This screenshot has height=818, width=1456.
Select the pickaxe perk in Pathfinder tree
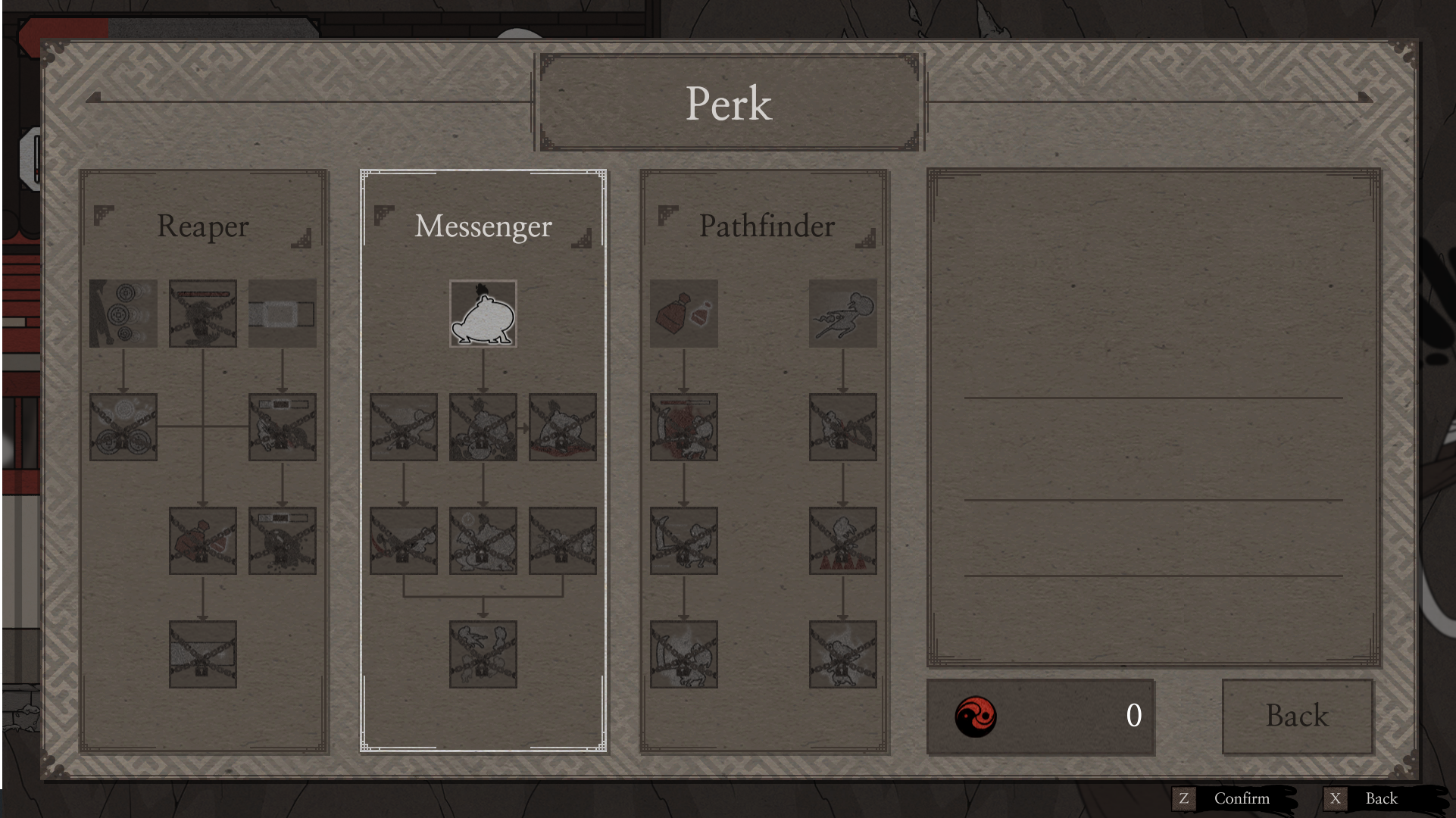point(683,540)
